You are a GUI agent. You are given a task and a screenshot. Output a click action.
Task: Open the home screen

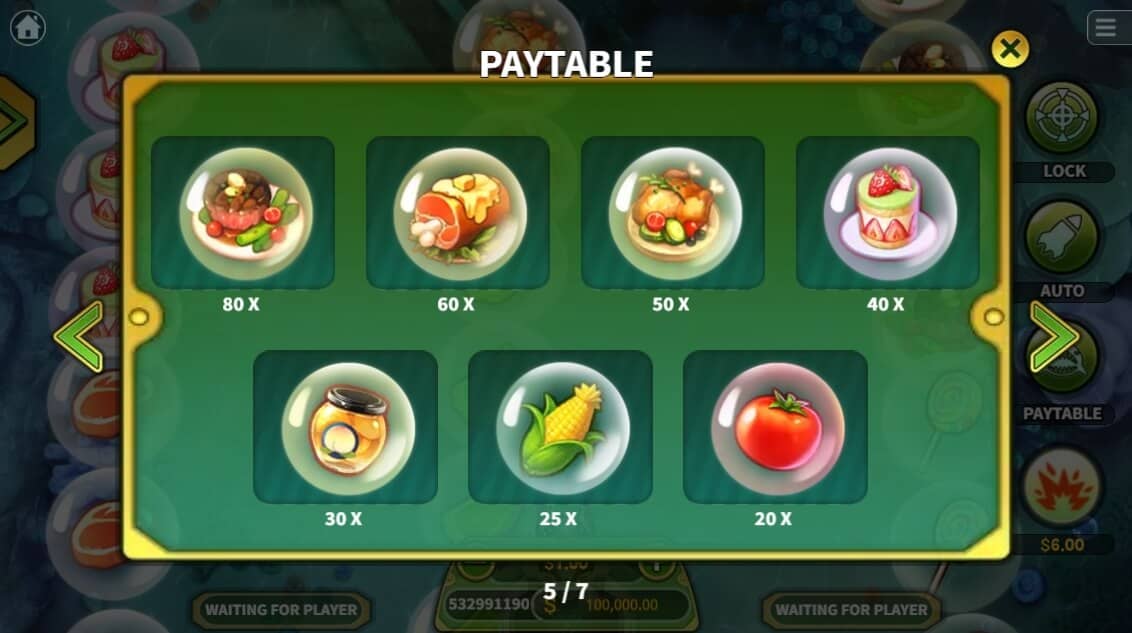tap(27, 27)
